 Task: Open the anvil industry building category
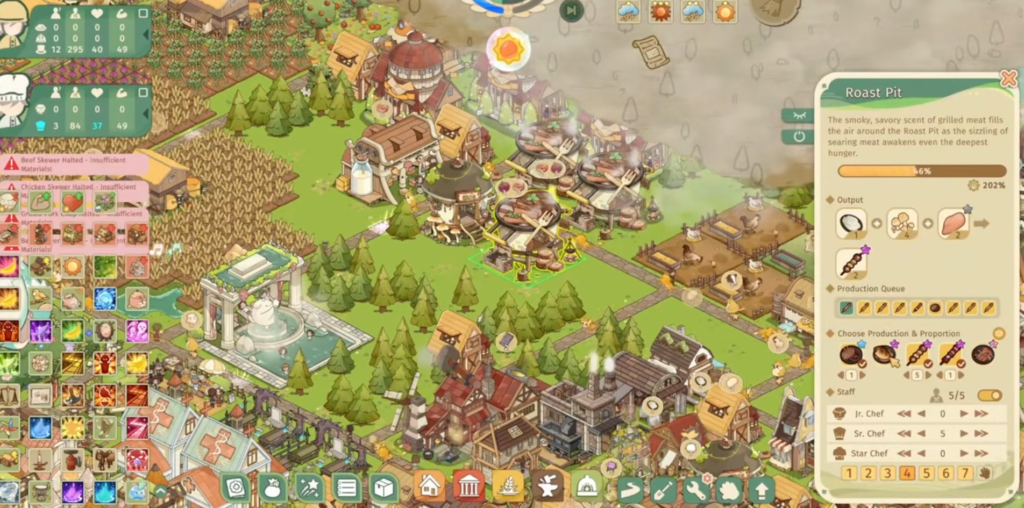[x=547, y=488]
